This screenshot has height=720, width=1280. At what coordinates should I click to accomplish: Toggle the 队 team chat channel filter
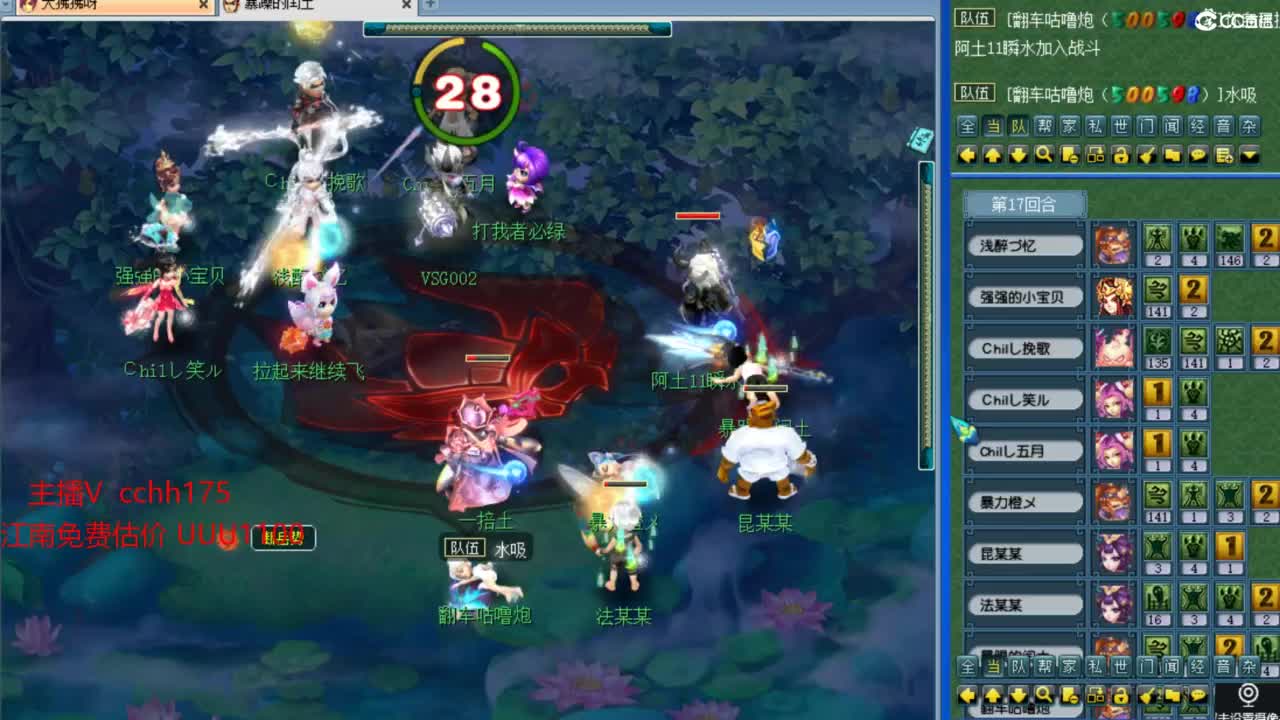[1020, 126]
